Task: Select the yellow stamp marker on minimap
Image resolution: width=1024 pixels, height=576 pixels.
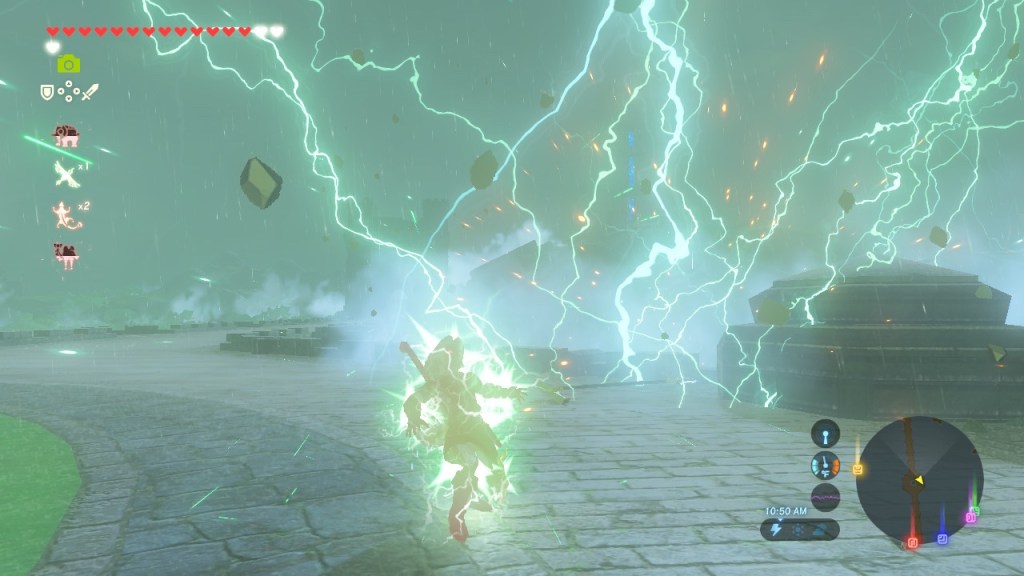Action: coord(857,468)
